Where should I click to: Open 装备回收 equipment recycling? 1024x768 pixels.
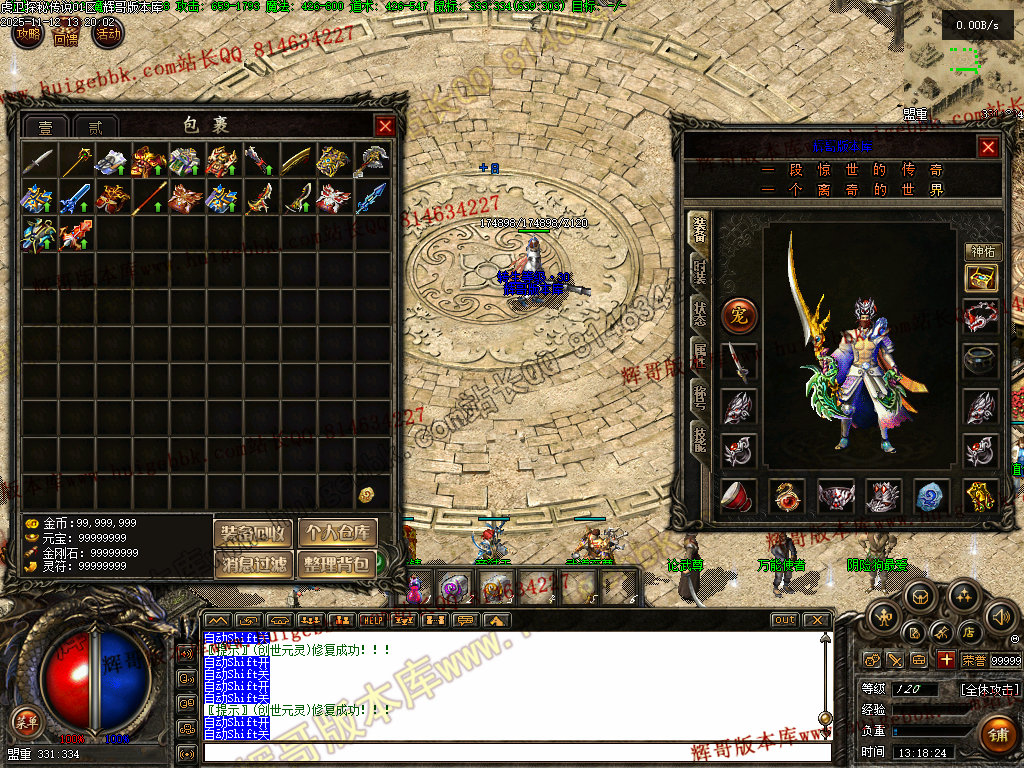[x=253, y=533]
